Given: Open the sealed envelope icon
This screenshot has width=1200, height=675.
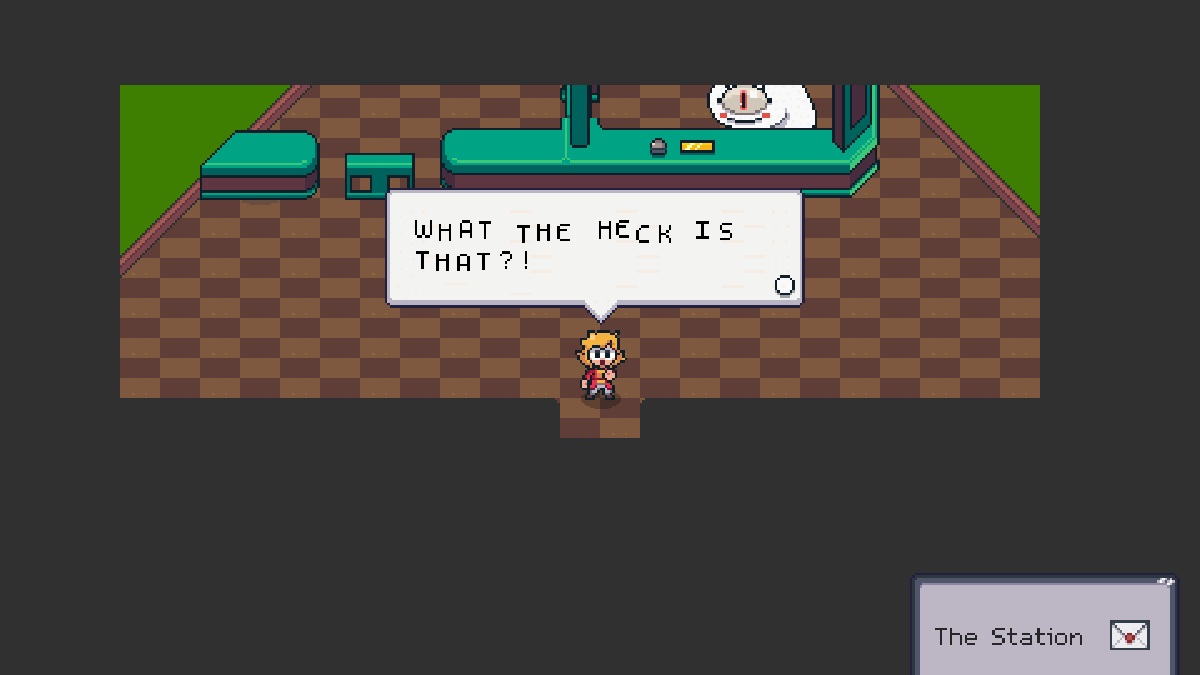Looking at the screenshot, I should (x=1129, y=636).
